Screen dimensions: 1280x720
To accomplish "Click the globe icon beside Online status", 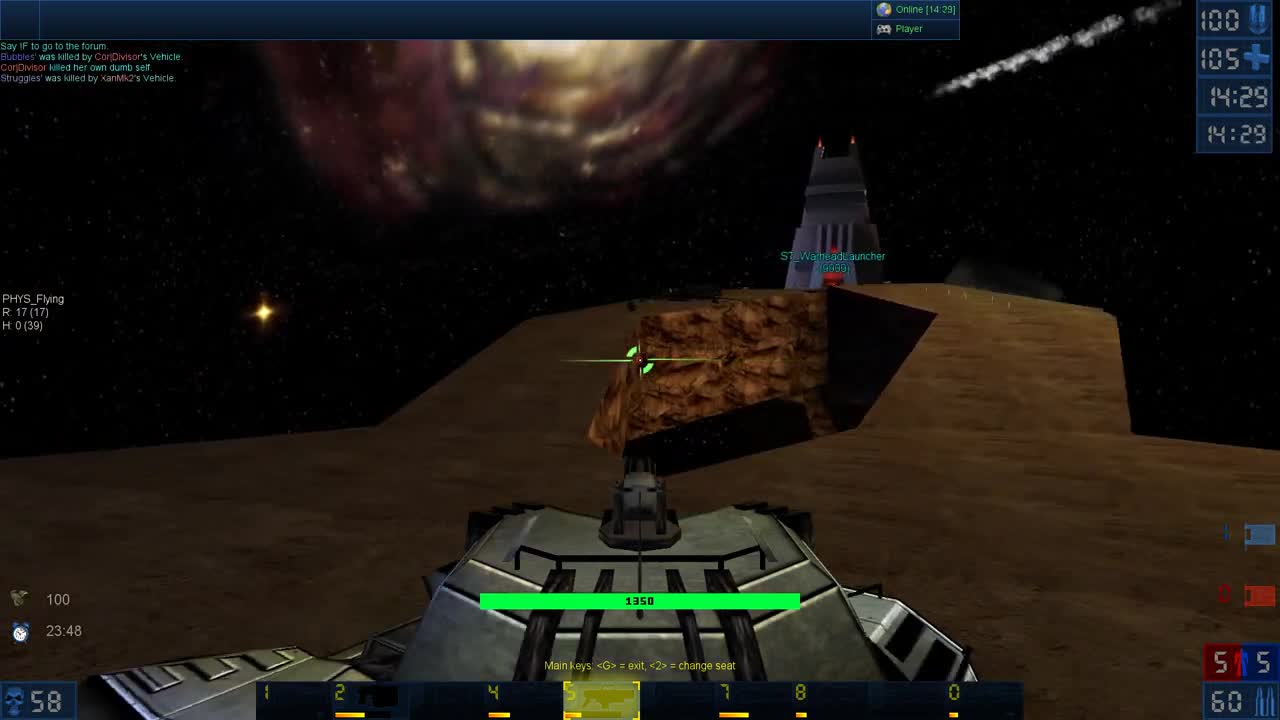I will (883, 10).
